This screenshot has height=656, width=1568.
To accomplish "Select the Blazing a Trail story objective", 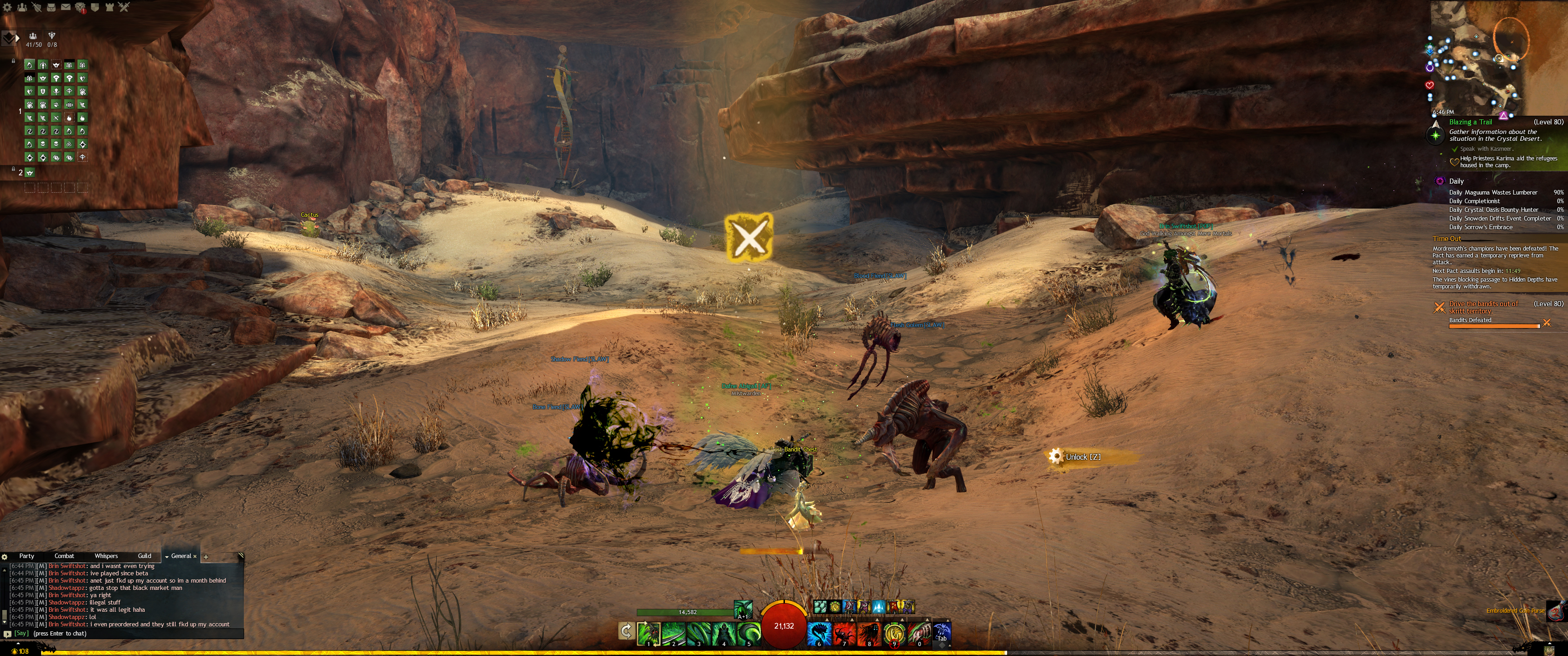I will tap(1470, 122).
